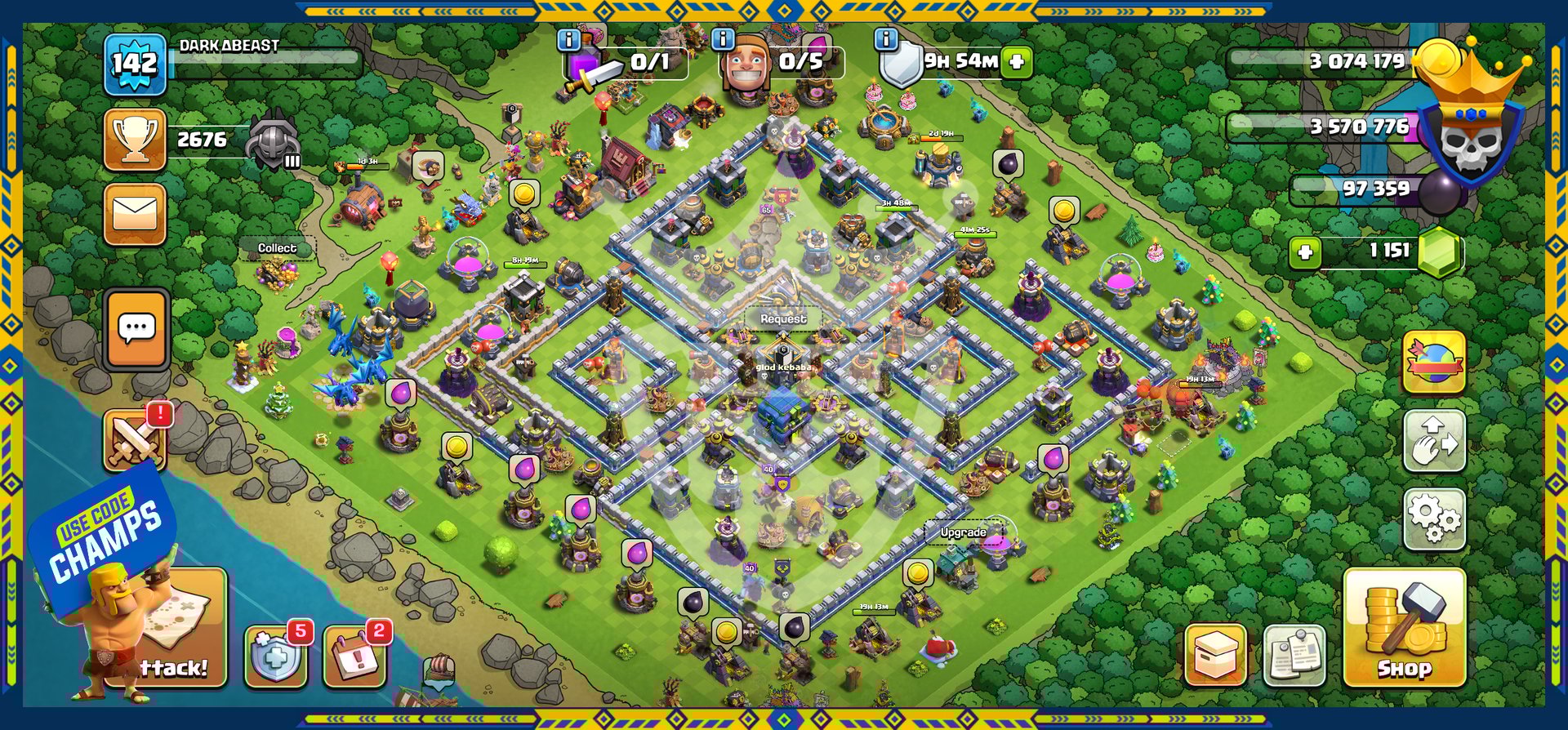Show builder info icon
1568x730 pixels.
point(723,39)
